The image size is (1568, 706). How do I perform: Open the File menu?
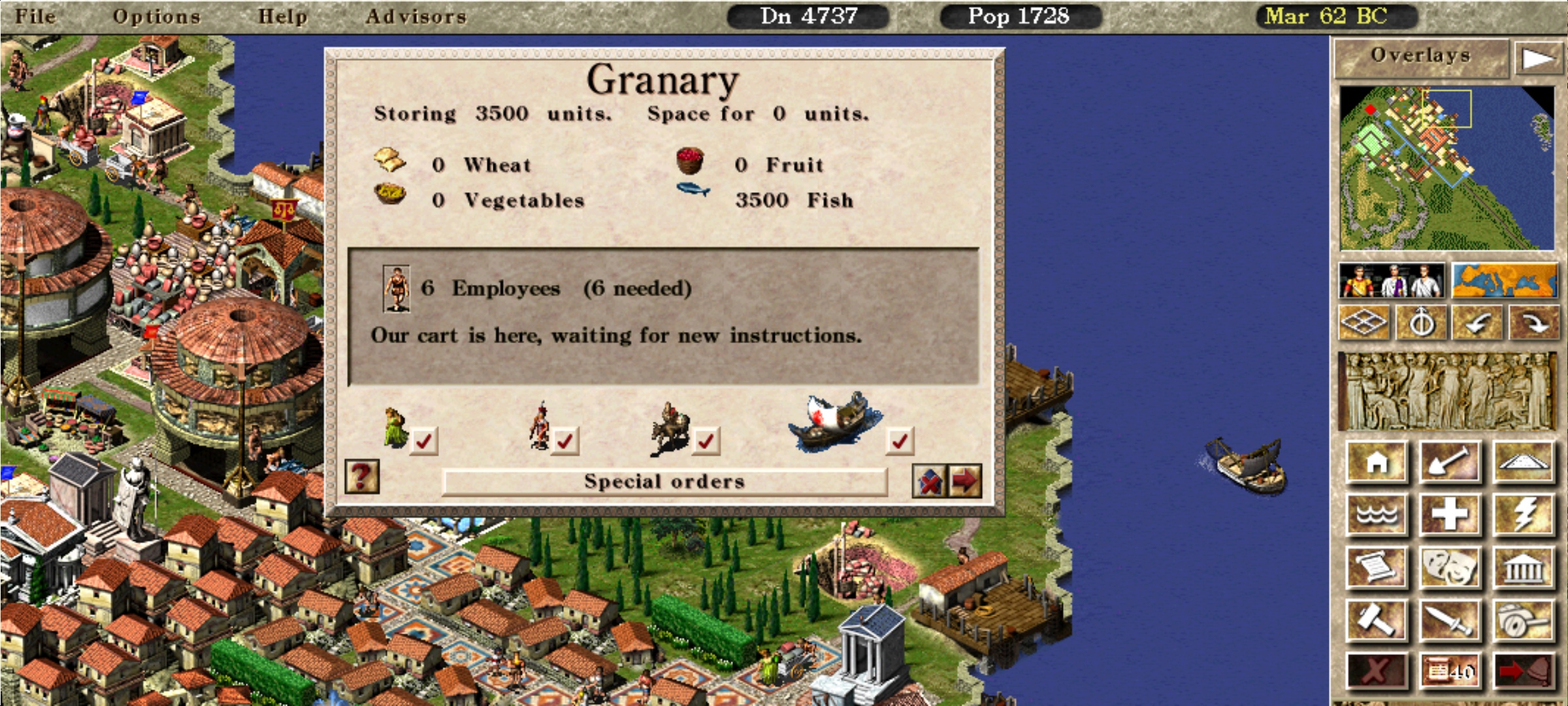(35, 16)
